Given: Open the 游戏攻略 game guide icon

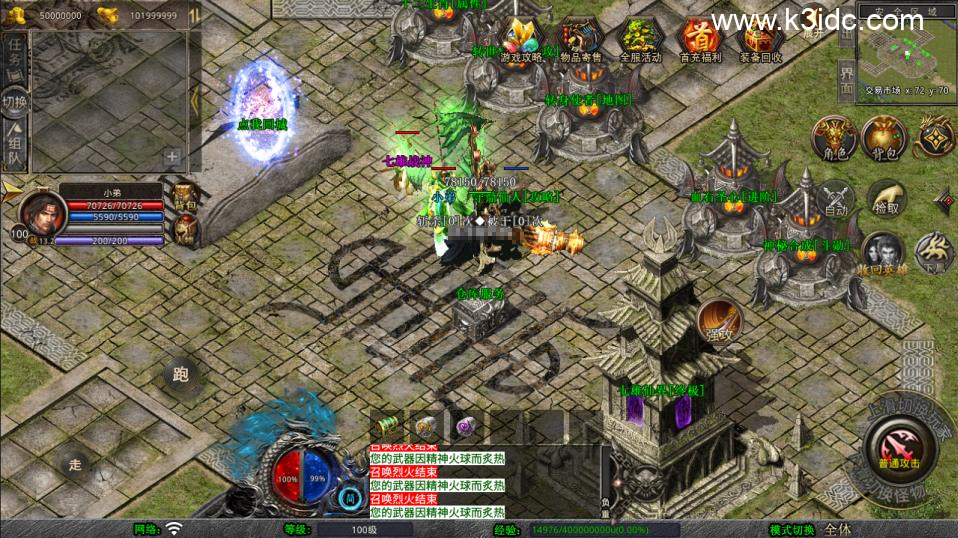Looking at the screenshot, I should 521,40.
